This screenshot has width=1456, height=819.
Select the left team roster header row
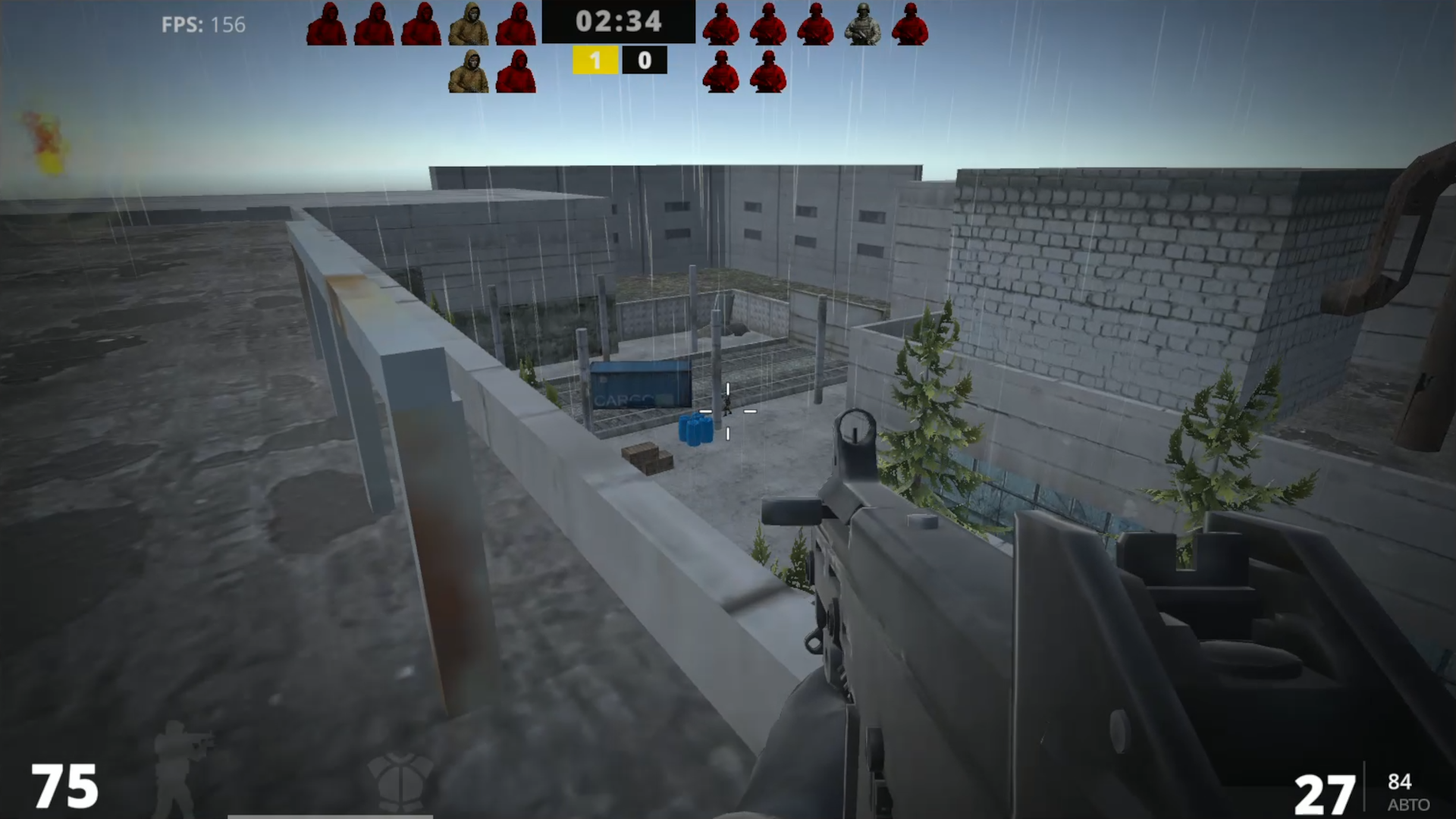click(x=422, y=21)
